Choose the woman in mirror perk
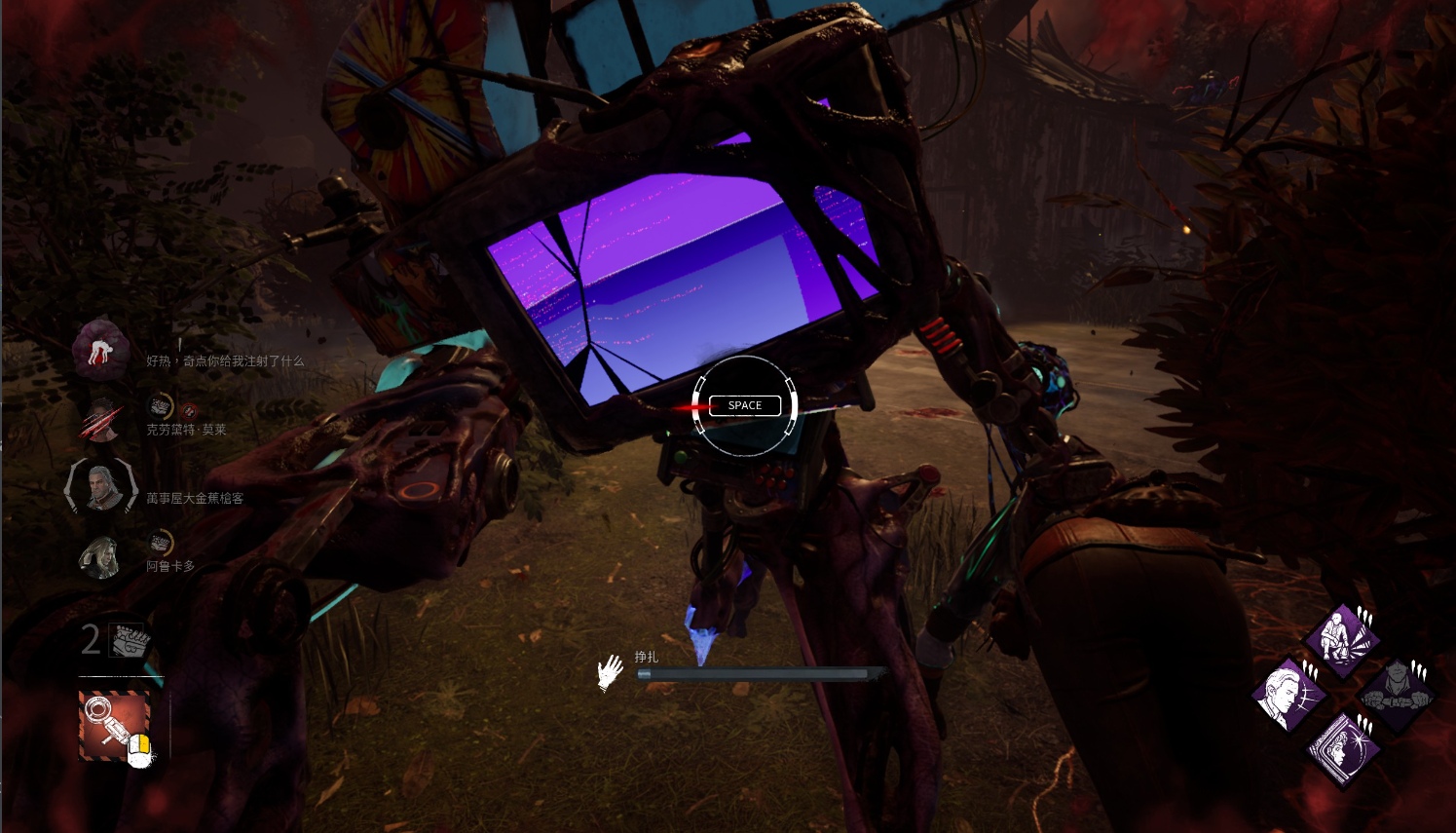This screenshot has width=1456, height=833. tap(1343, 749)
